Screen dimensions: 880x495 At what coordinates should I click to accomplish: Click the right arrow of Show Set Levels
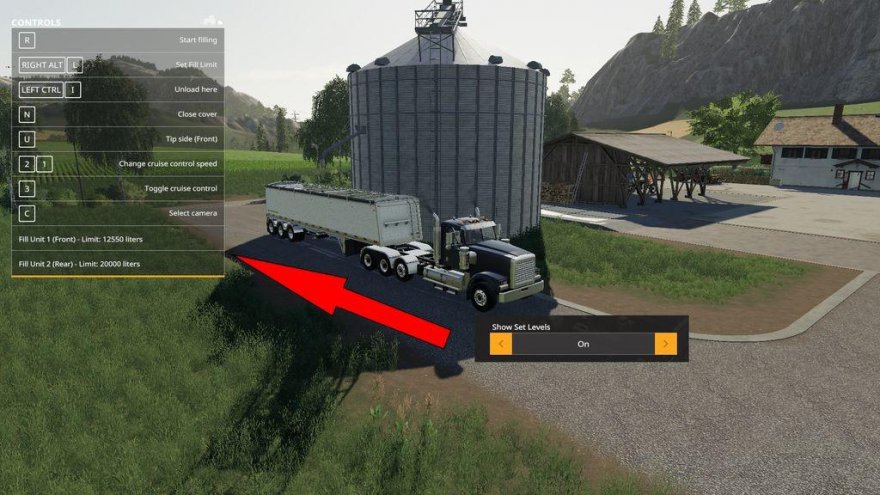point(665,344)
